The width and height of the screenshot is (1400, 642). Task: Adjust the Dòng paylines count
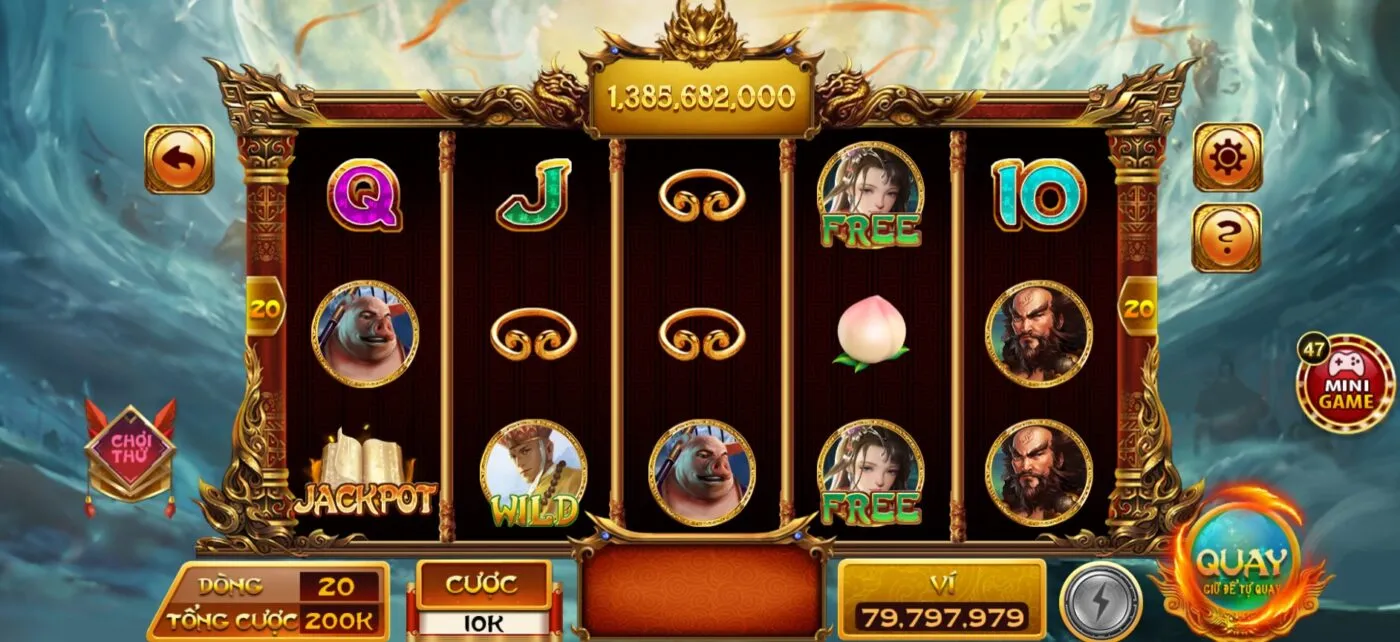[340, 586]
